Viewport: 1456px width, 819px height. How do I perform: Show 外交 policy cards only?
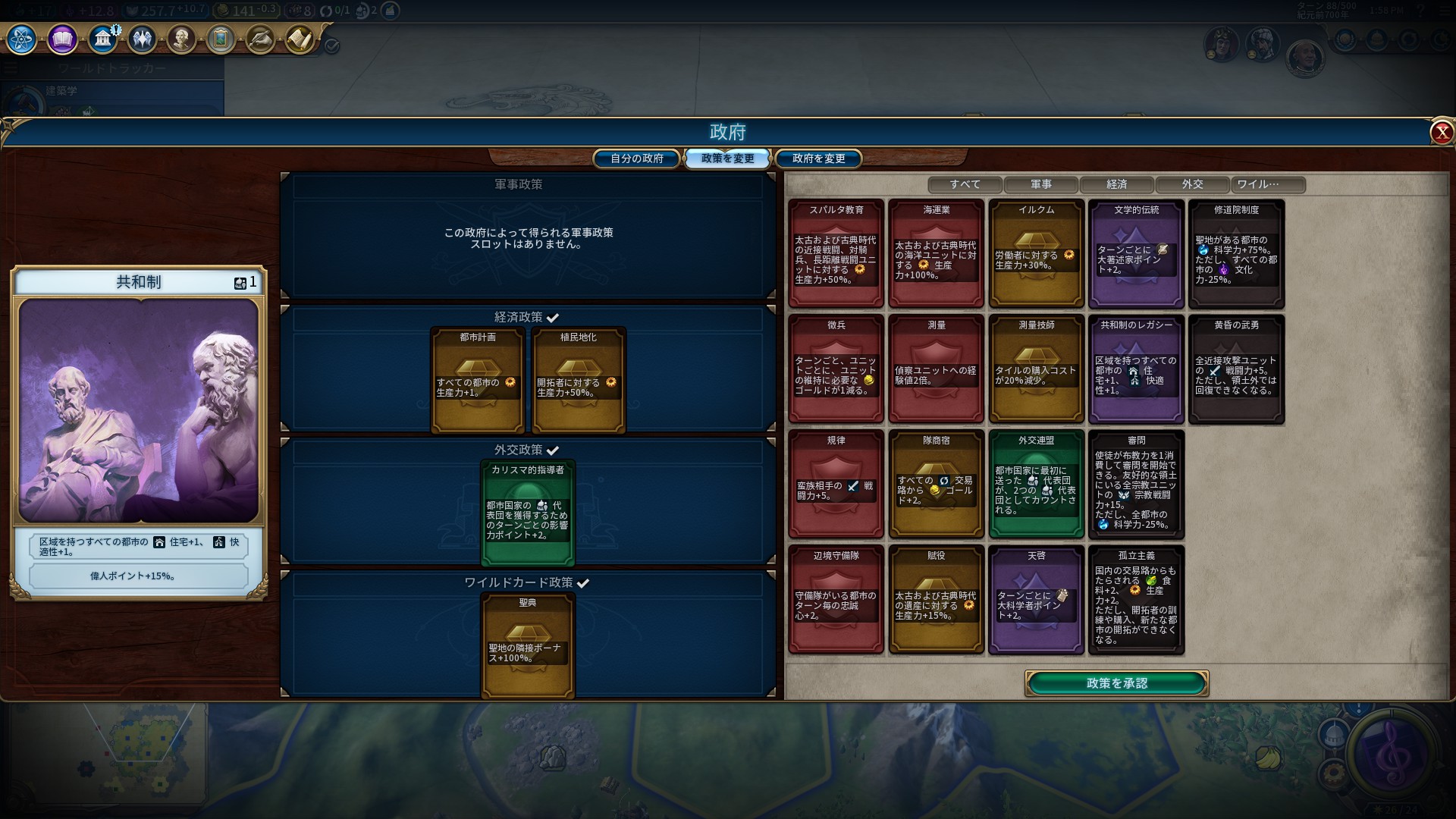(x=1192, y=184)
